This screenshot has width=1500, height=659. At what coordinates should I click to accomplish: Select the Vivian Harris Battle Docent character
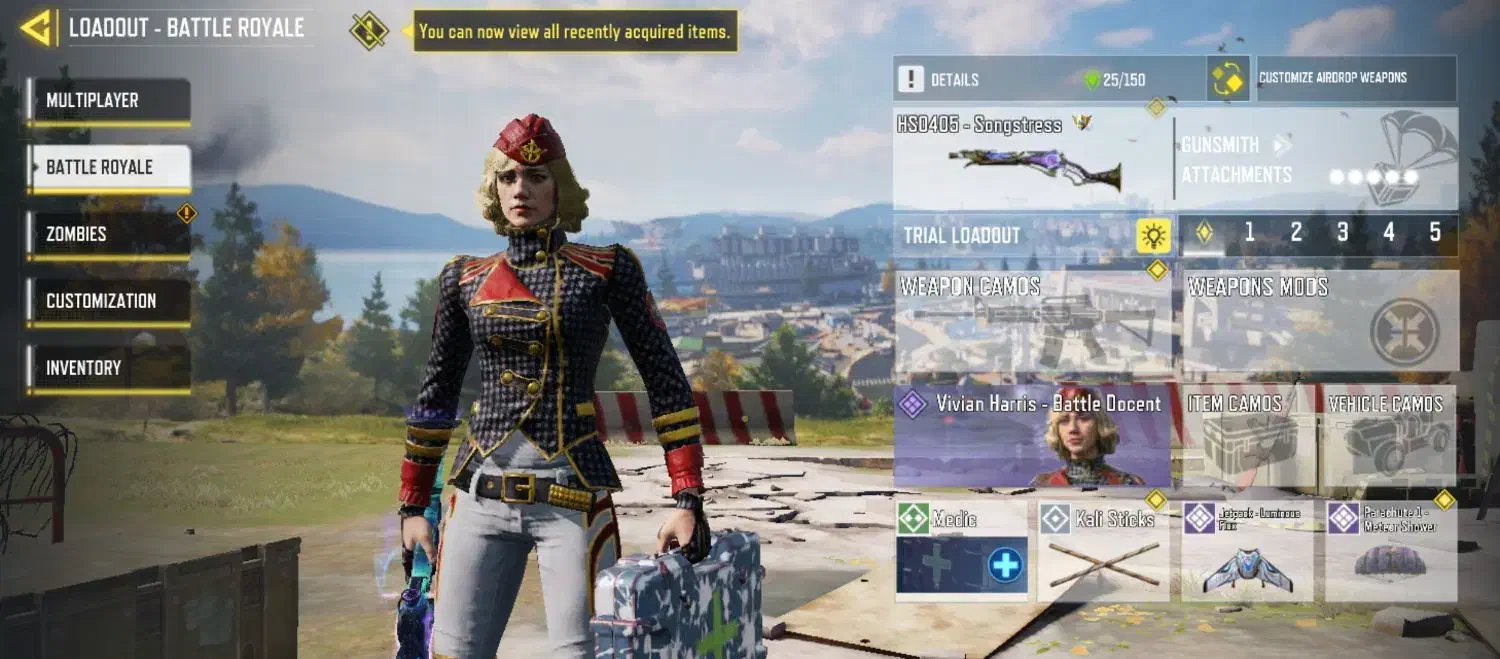click(x=1033, y=437)
